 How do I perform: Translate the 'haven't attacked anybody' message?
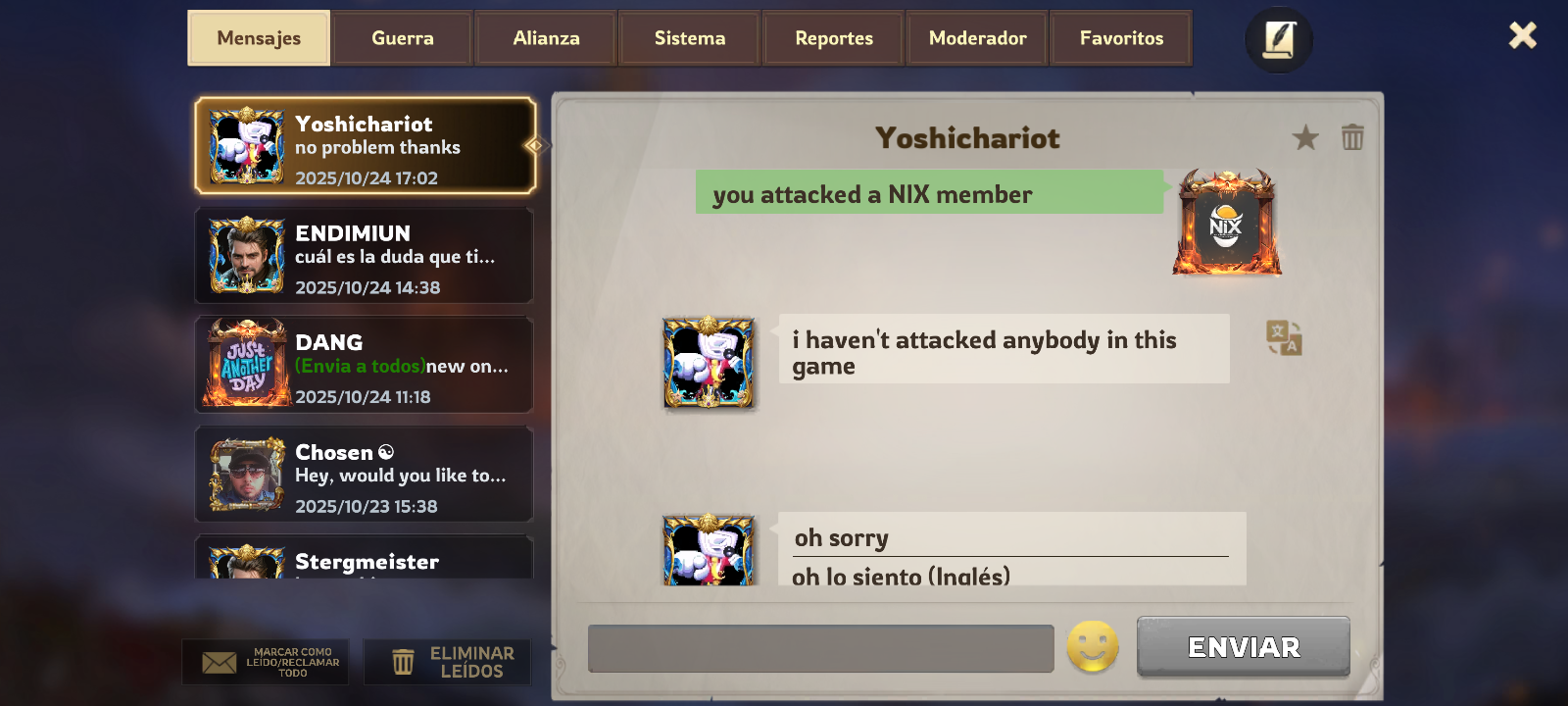click(x=1284, y=338)
